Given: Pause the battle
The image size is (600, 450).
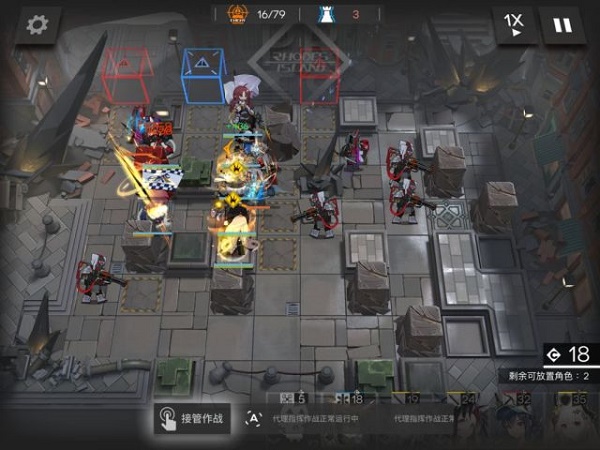Looking at the screenshot, I should tap(563, 25).
